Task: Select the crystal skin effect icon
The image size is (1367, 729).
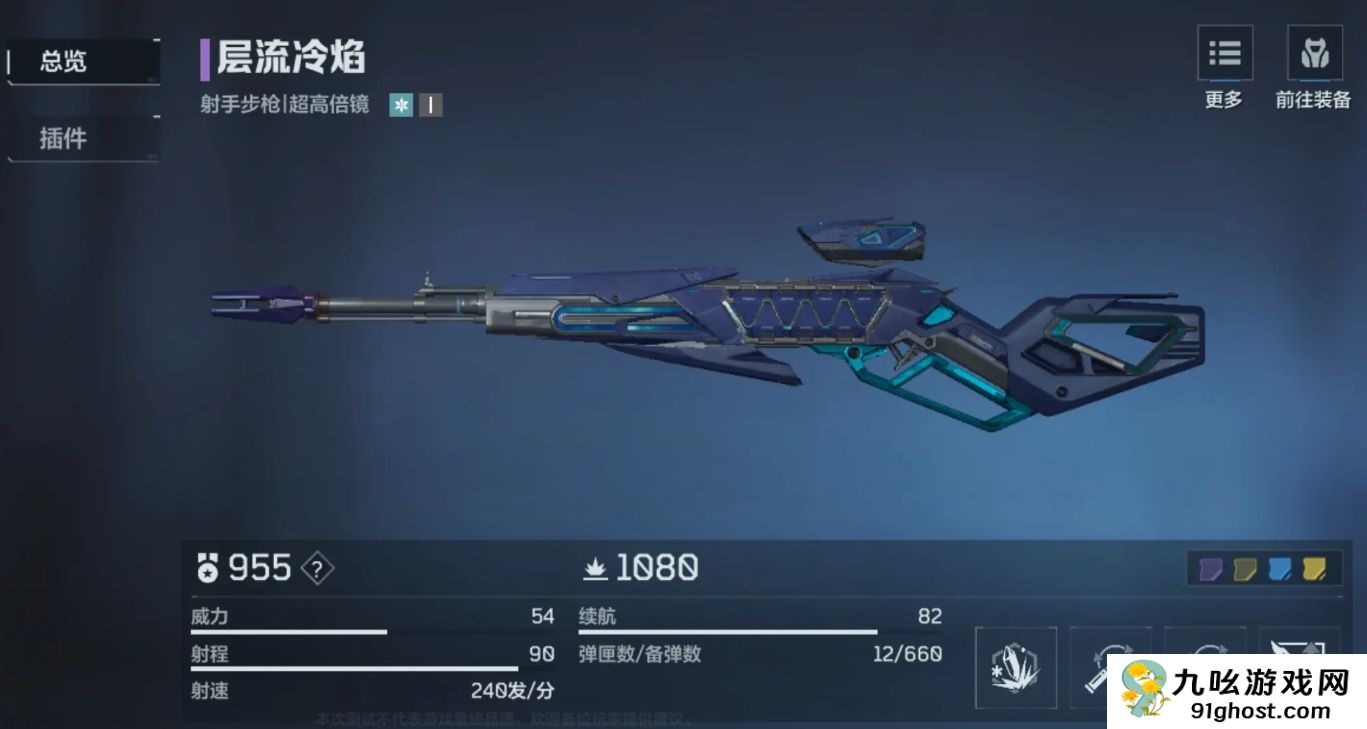Action: [x=1017, y=667]
